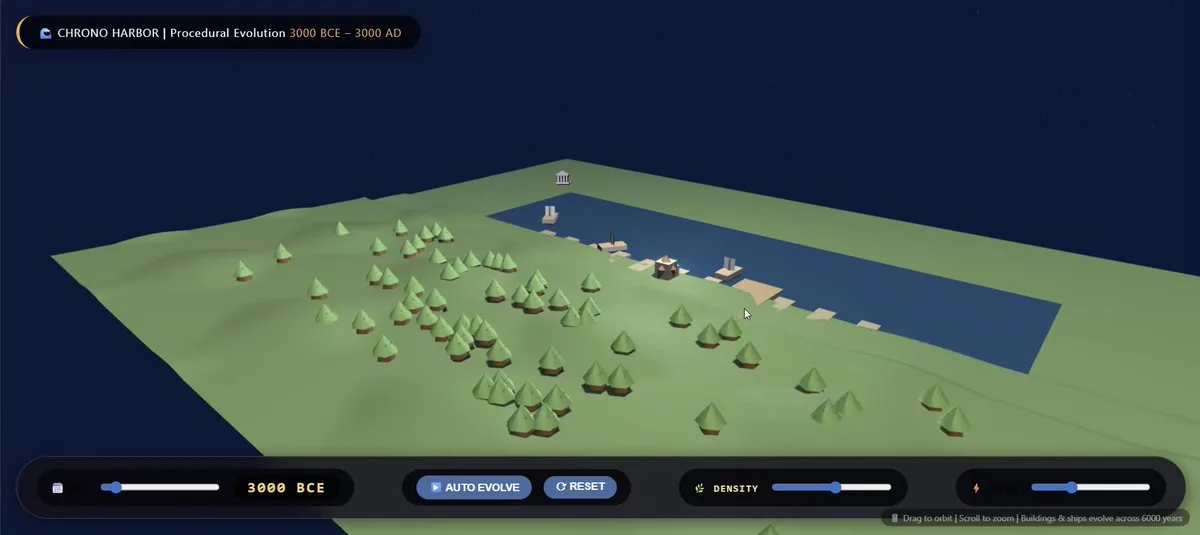This screenshot has width=1200, height=535.
Task: Click the Reset button
Action: [580, 487]
